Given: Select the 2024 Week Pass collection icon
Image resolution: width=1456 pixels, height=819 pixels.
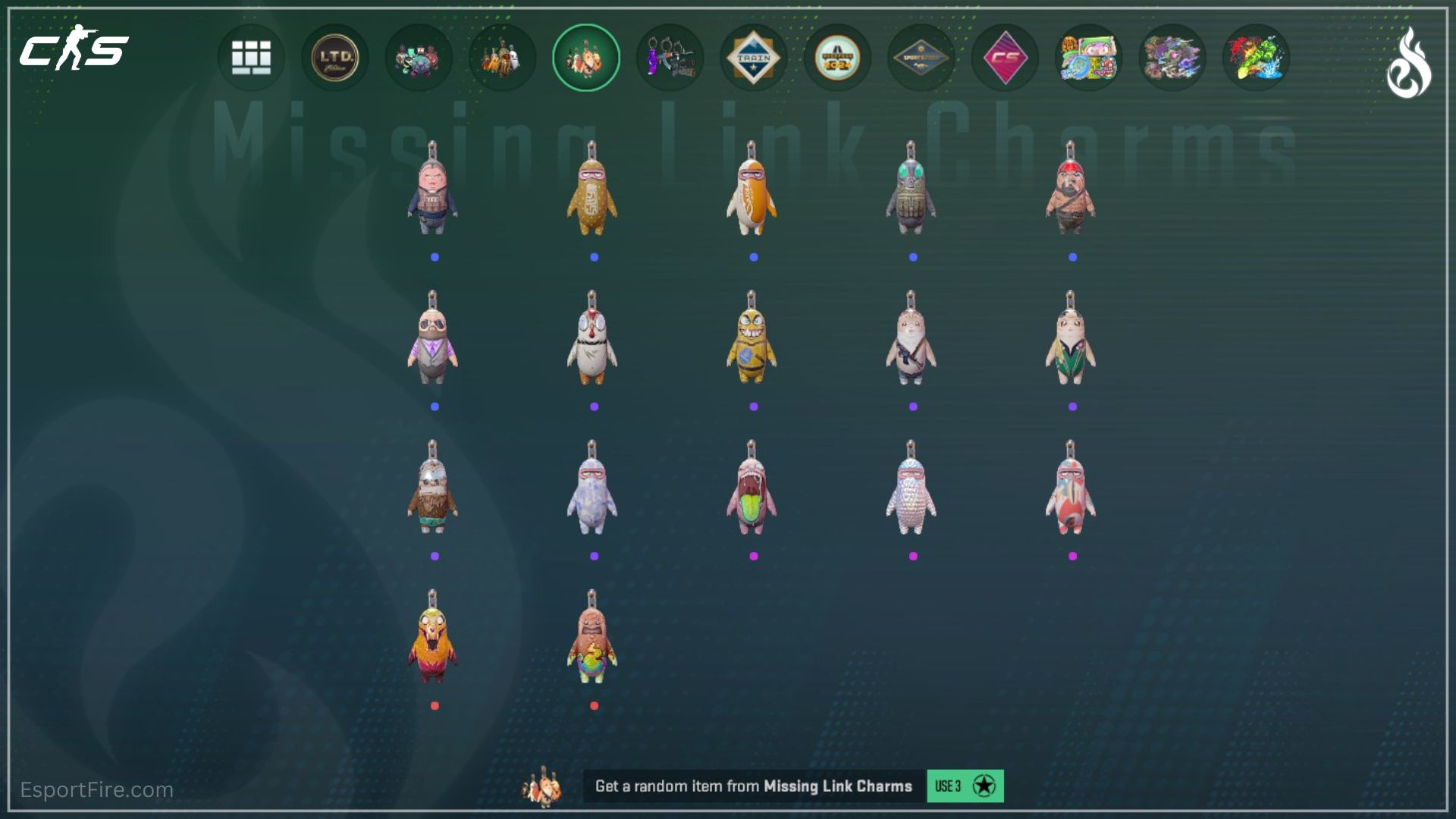Looking at the screenshot, I should 836,58.
